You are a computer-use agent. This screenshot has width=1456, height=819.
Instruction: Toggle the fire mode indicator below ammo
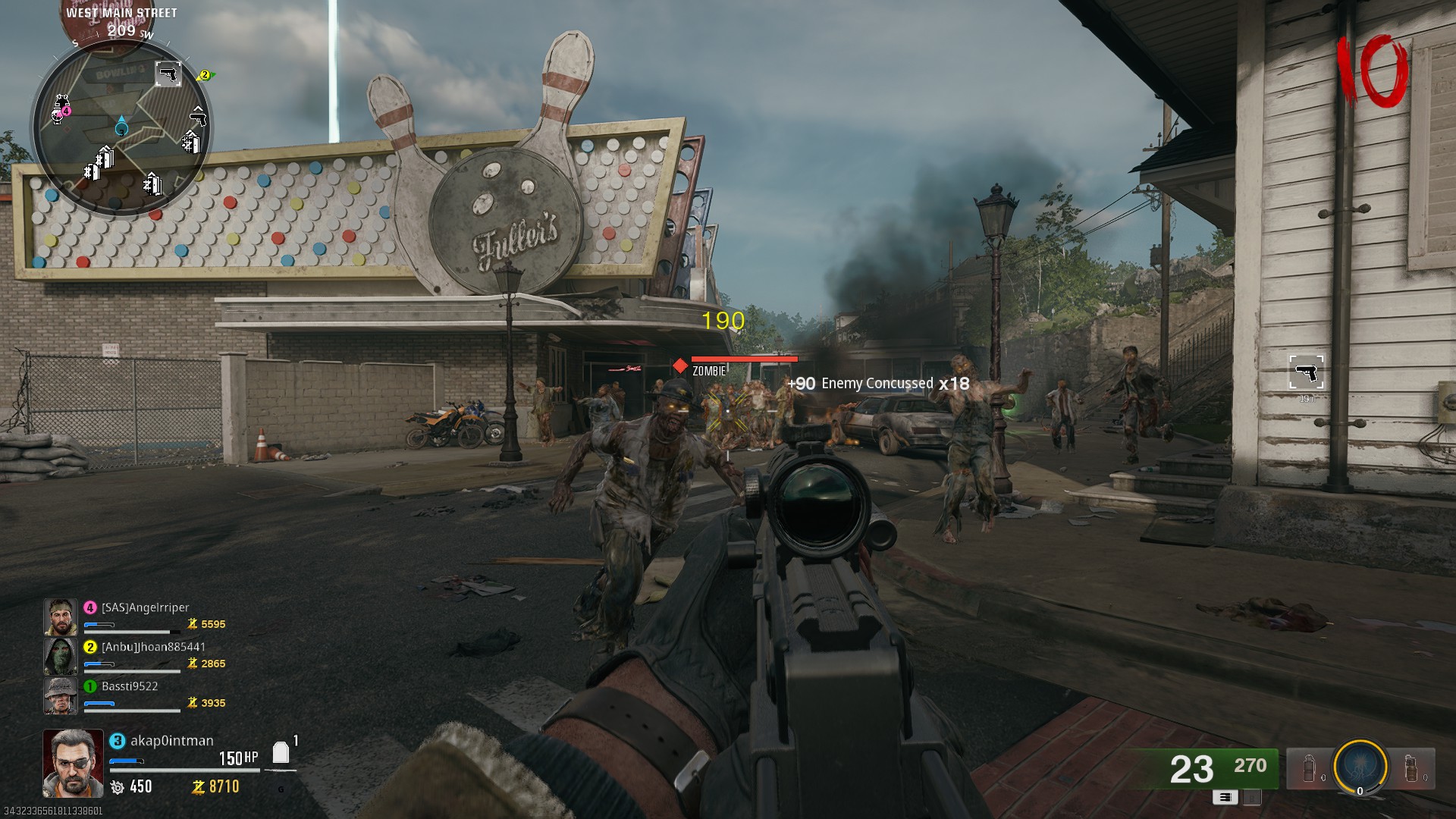point(1225,797)
